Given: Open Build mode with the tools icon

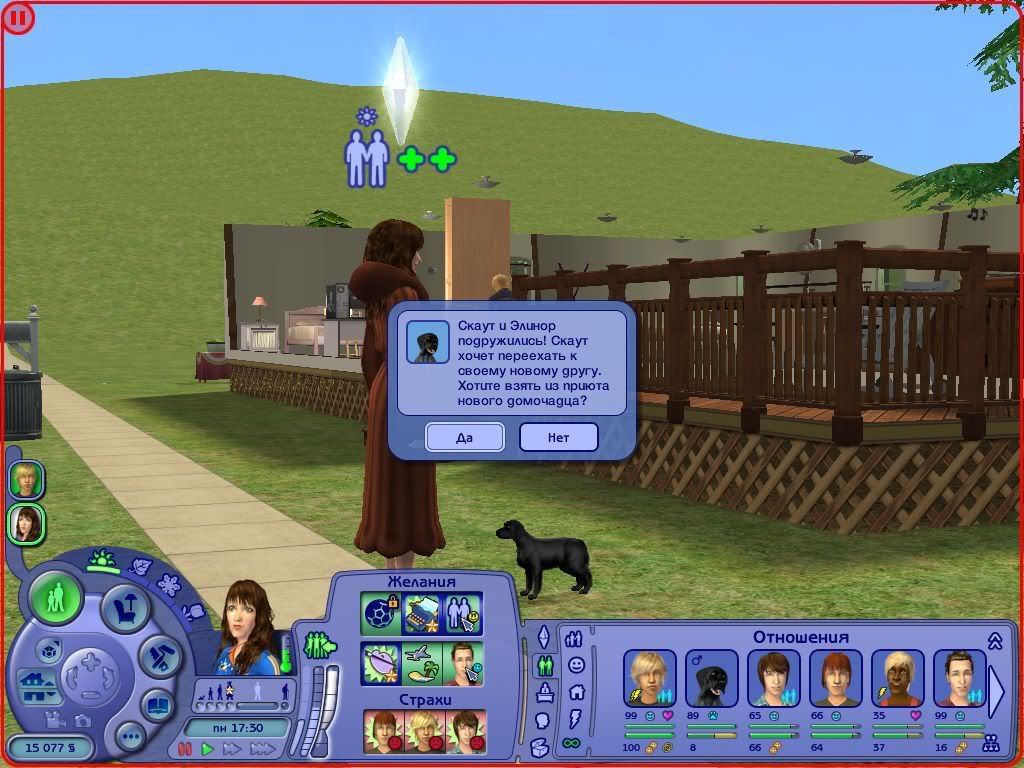Looking at the screenshot, I should (x=159, y=655).
